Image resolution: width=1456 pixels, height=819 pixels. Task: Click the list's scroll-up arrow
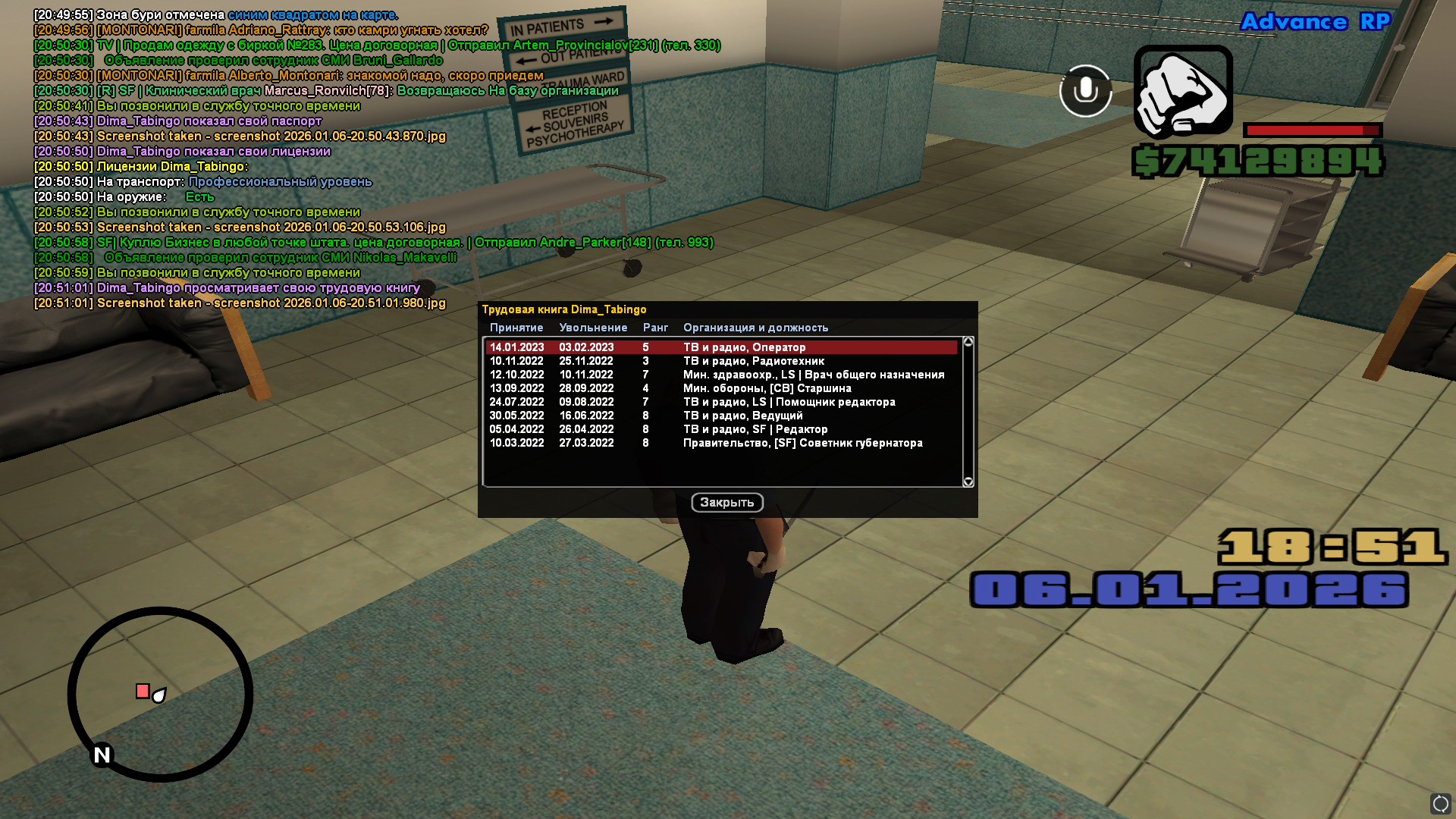point(968,342)
